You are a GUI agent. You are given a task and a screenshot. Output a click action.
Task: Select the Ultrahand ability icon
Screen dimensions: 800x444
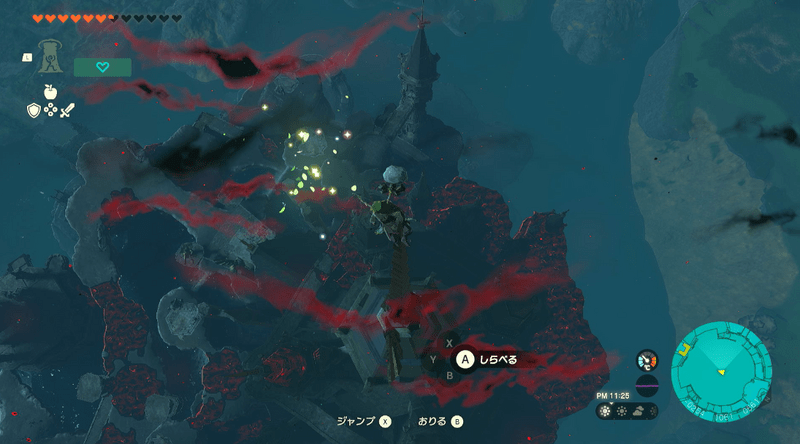pos(48,58)
